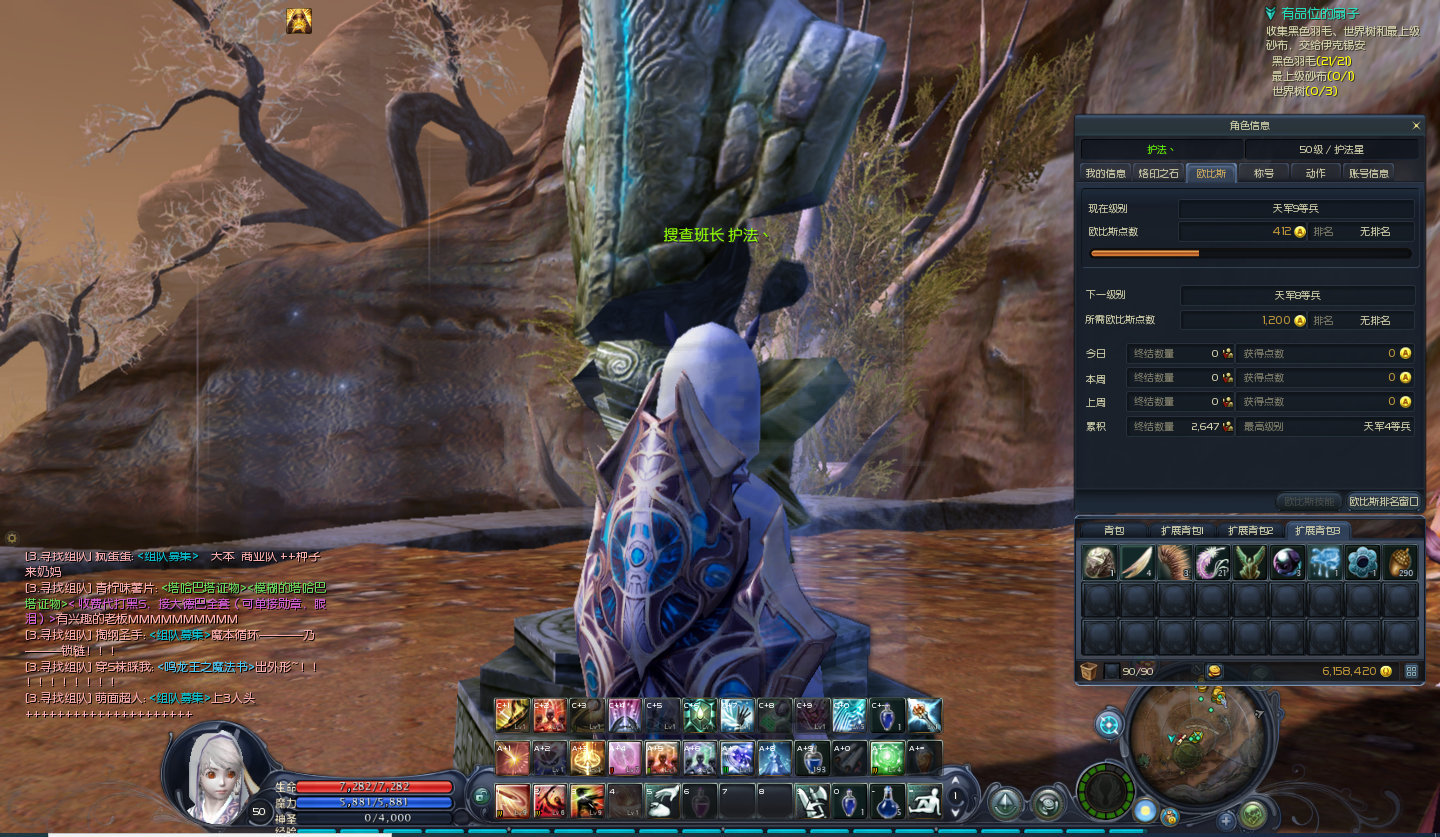Switch to the 动作 tab
The image size is (1440, 837).
(1315, 173)
